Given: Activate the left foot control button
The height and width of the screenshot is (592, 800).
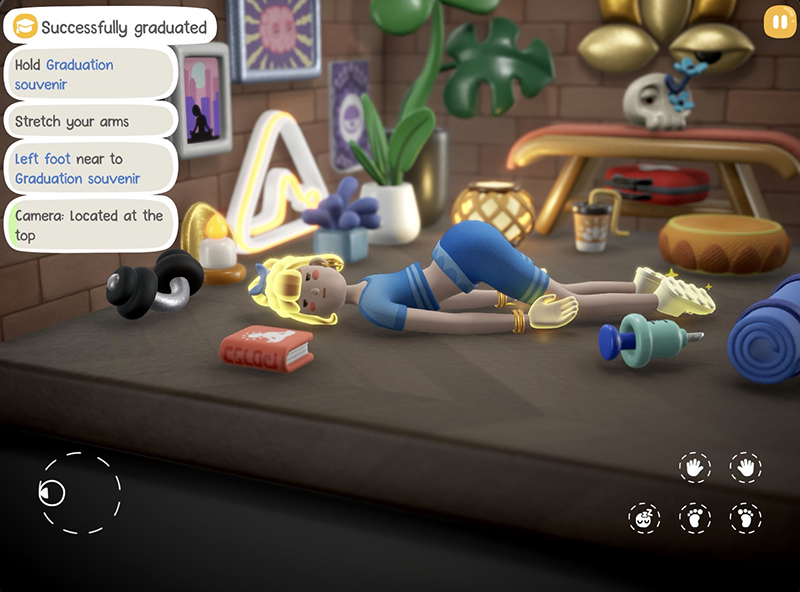Looking at the screenshot, I should [x=694, y=518].
